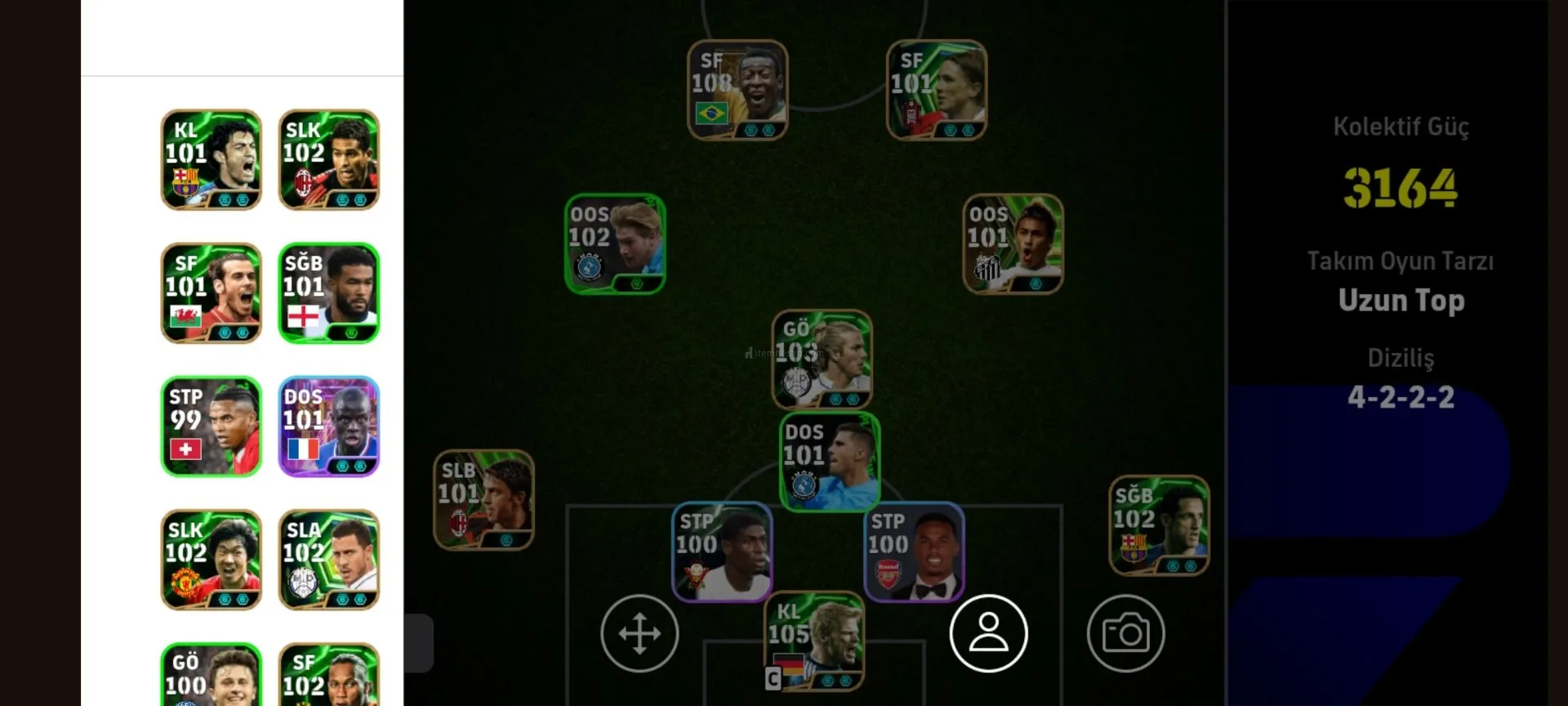Tap the camera screenshot button
This screenshot has width=1568, height=706.
pyautogui.click(x=1125, y=633)
